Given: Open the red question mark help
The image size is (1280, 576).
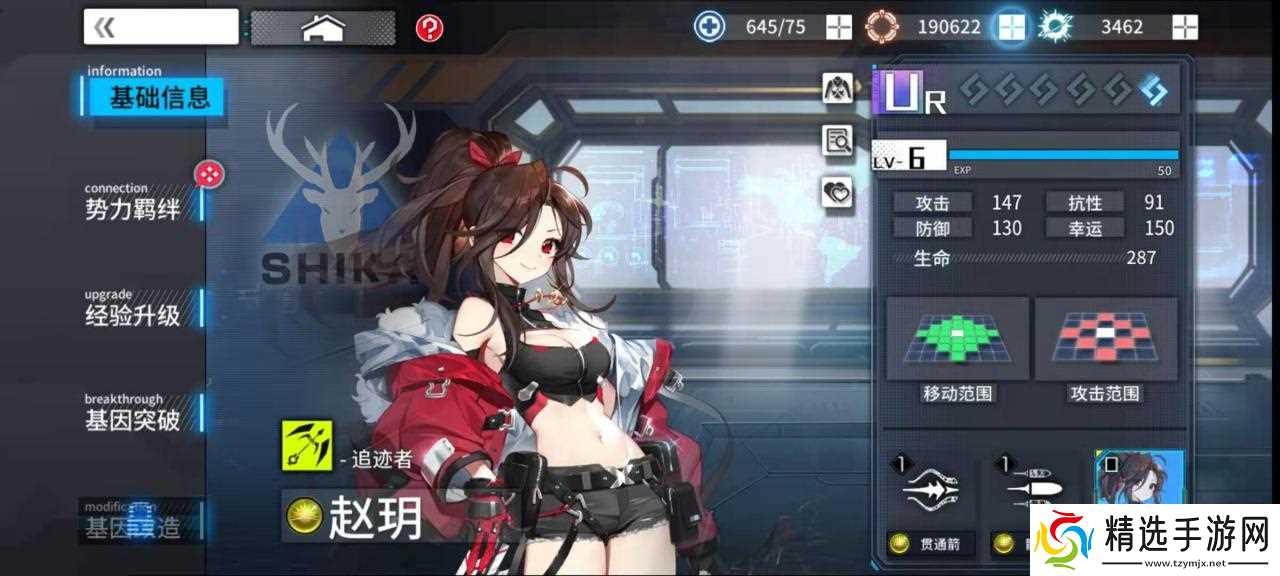Looking at the screenshot, I should point(430,28).
